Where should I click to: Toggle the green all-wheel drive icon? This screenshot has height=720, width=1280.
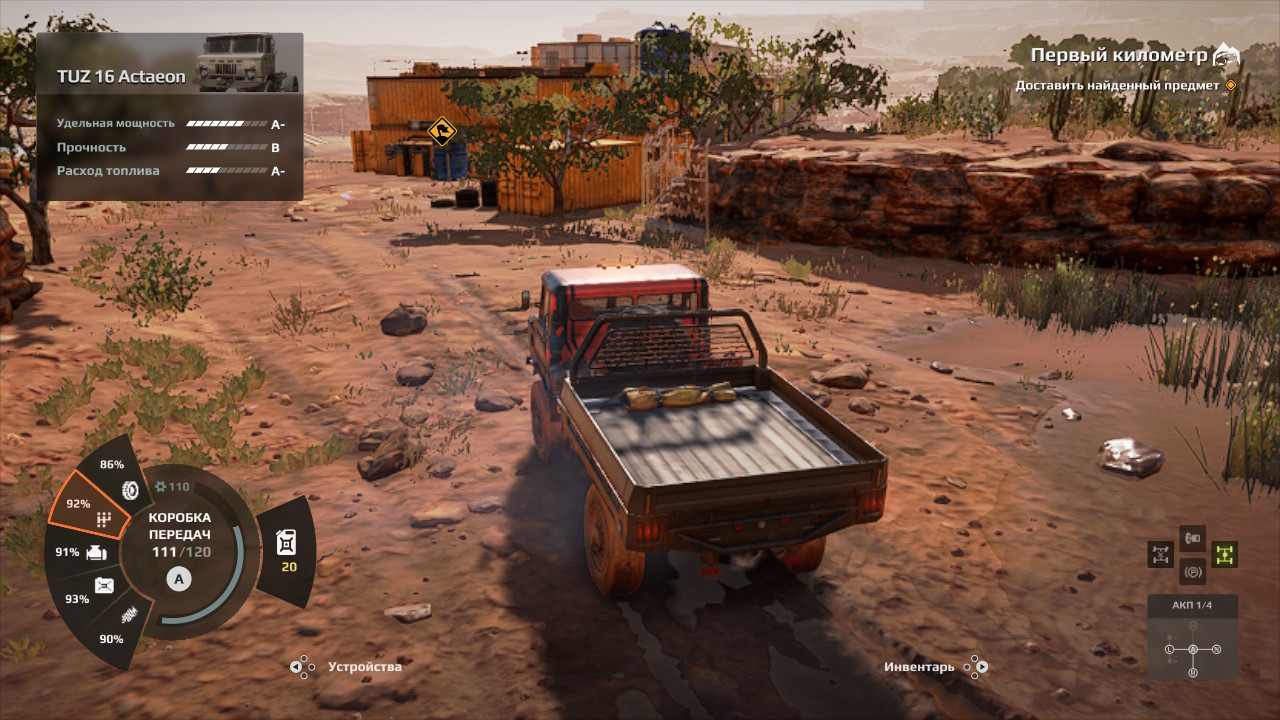[1224, 554]
